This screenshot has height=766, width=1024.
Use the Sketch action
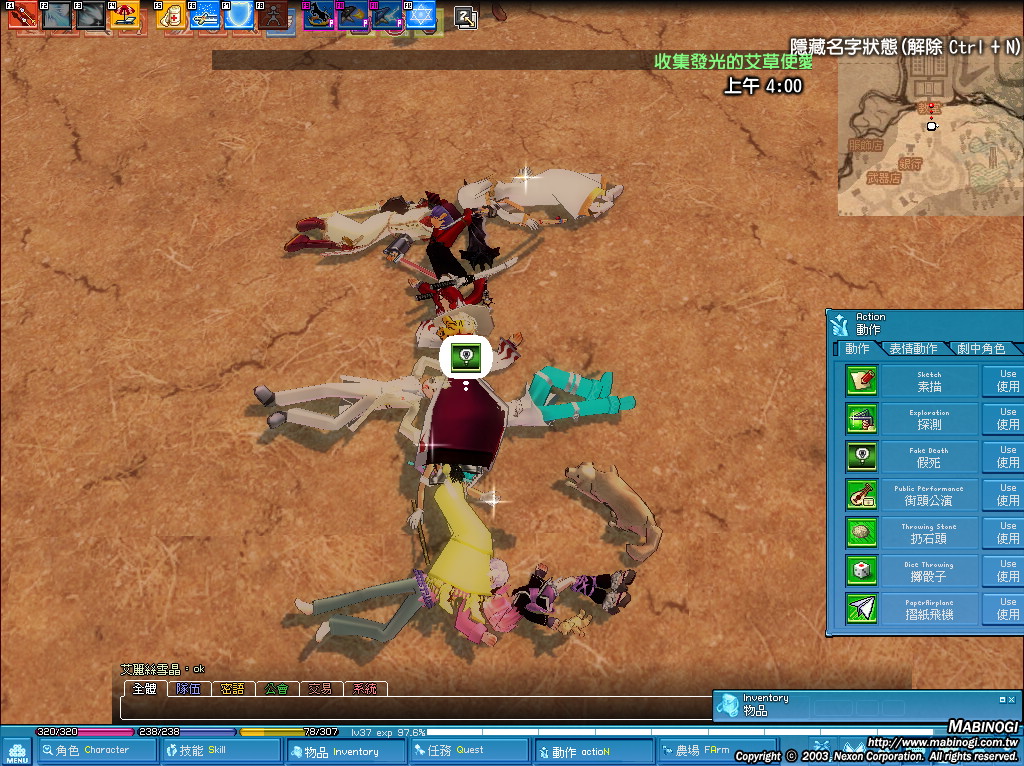[1006, 381]
